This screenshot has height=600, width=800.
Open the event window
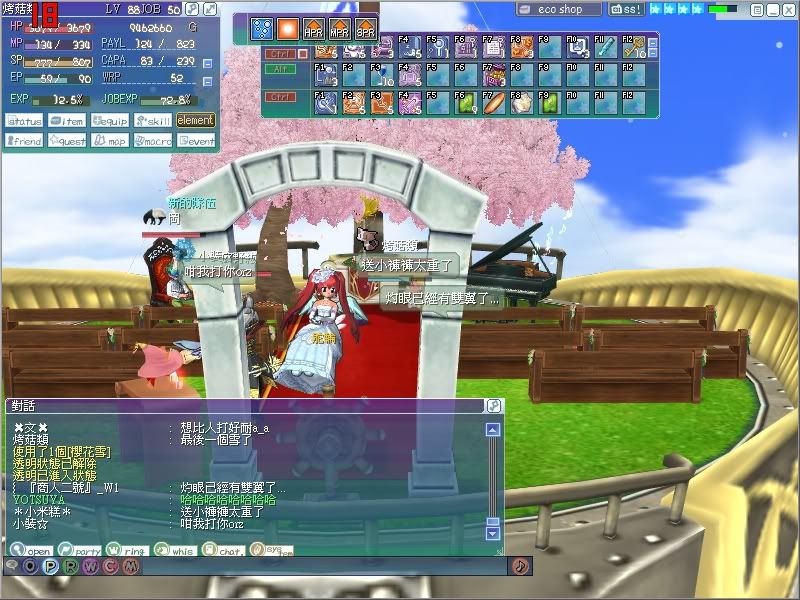[x=195, y=141]
